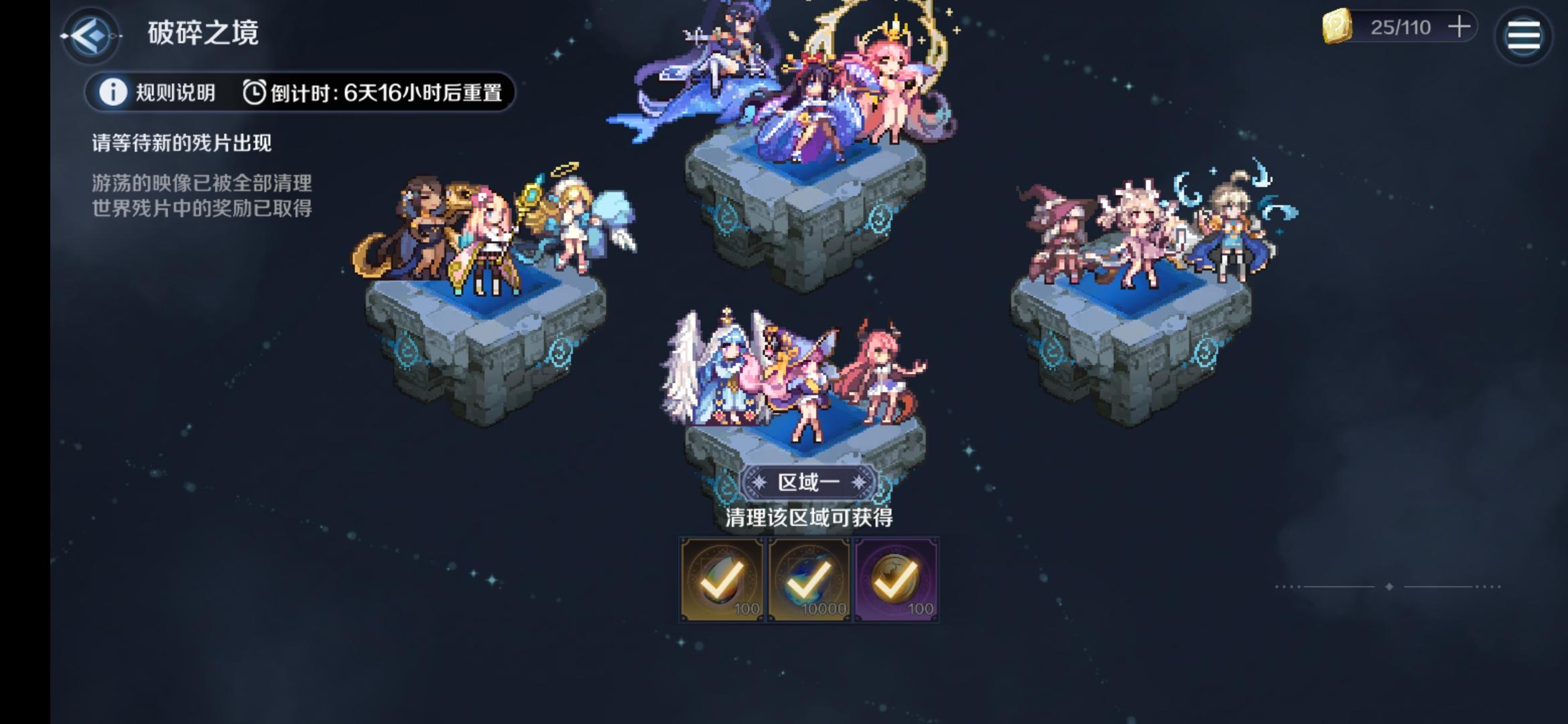The image size is (1568, 724).
Task: Open the rules explanation (规则说明) info icon
Action: 114,93
